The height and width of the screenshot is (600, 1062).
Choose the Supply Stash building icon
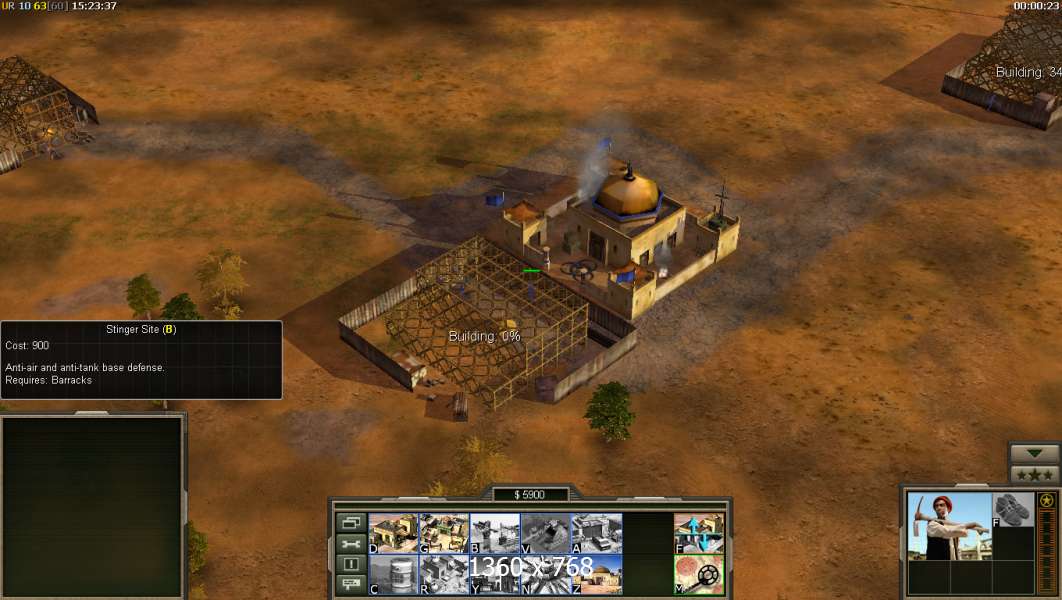(393, 533)
